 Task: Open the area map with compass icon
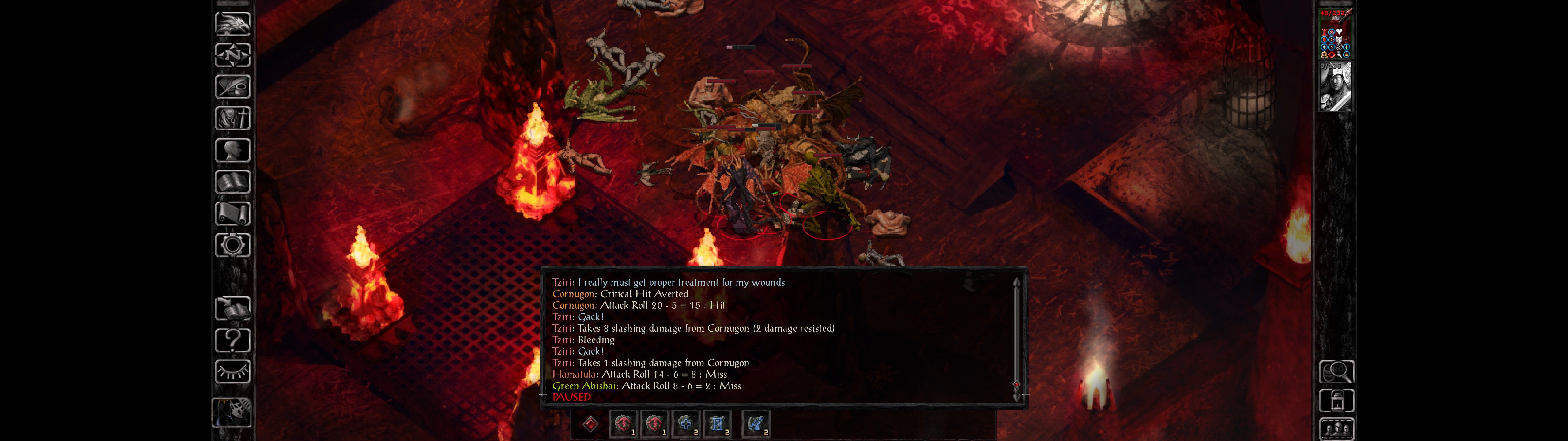click(x=232, y=55)
